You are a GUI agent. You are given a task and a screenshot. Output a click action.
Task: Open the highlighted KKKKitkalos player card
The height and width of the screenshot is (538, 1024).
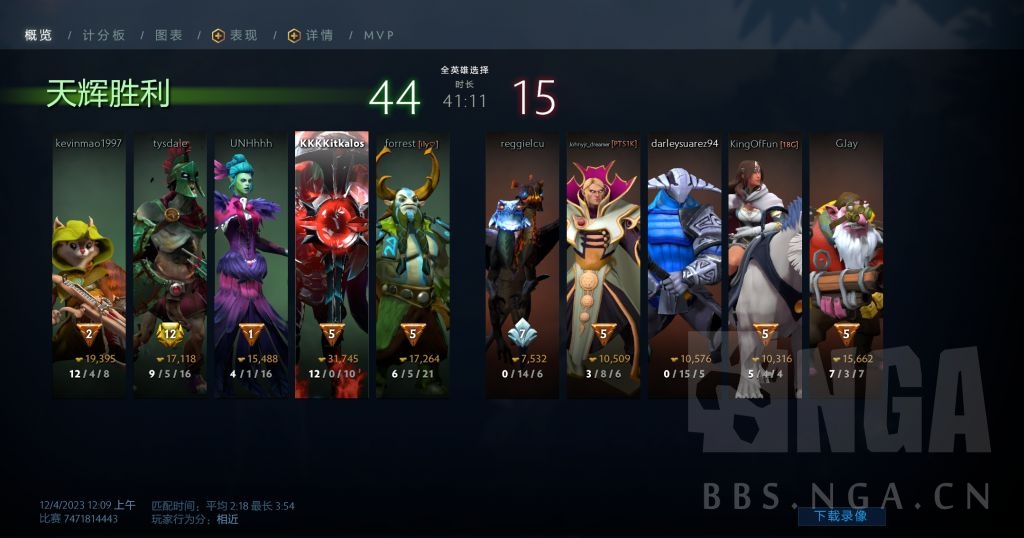pyautogui.click(x=332, y=265)
